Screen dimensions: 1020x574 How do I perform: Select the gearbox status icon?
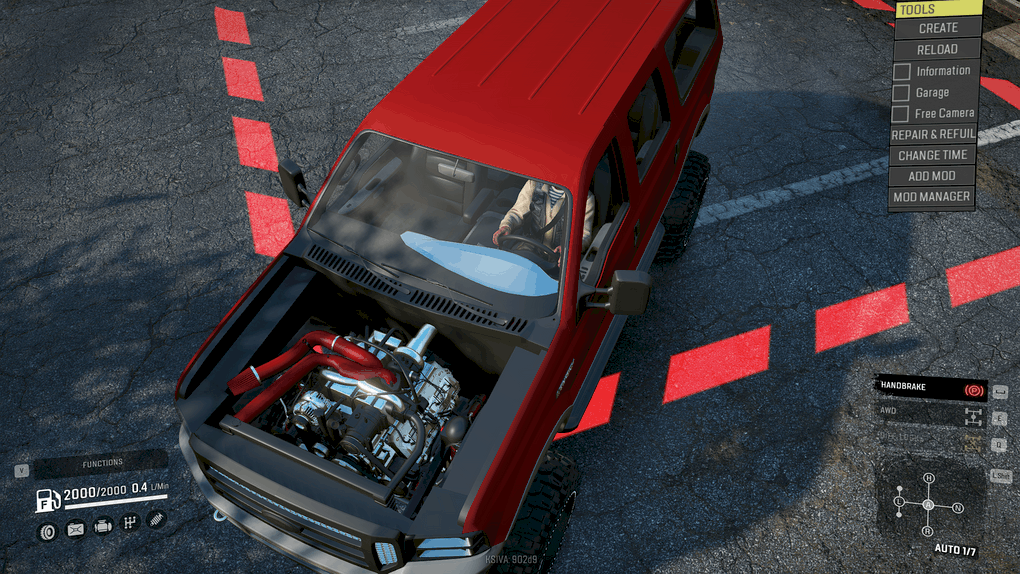pyautogui.click(x=129, y=522)
